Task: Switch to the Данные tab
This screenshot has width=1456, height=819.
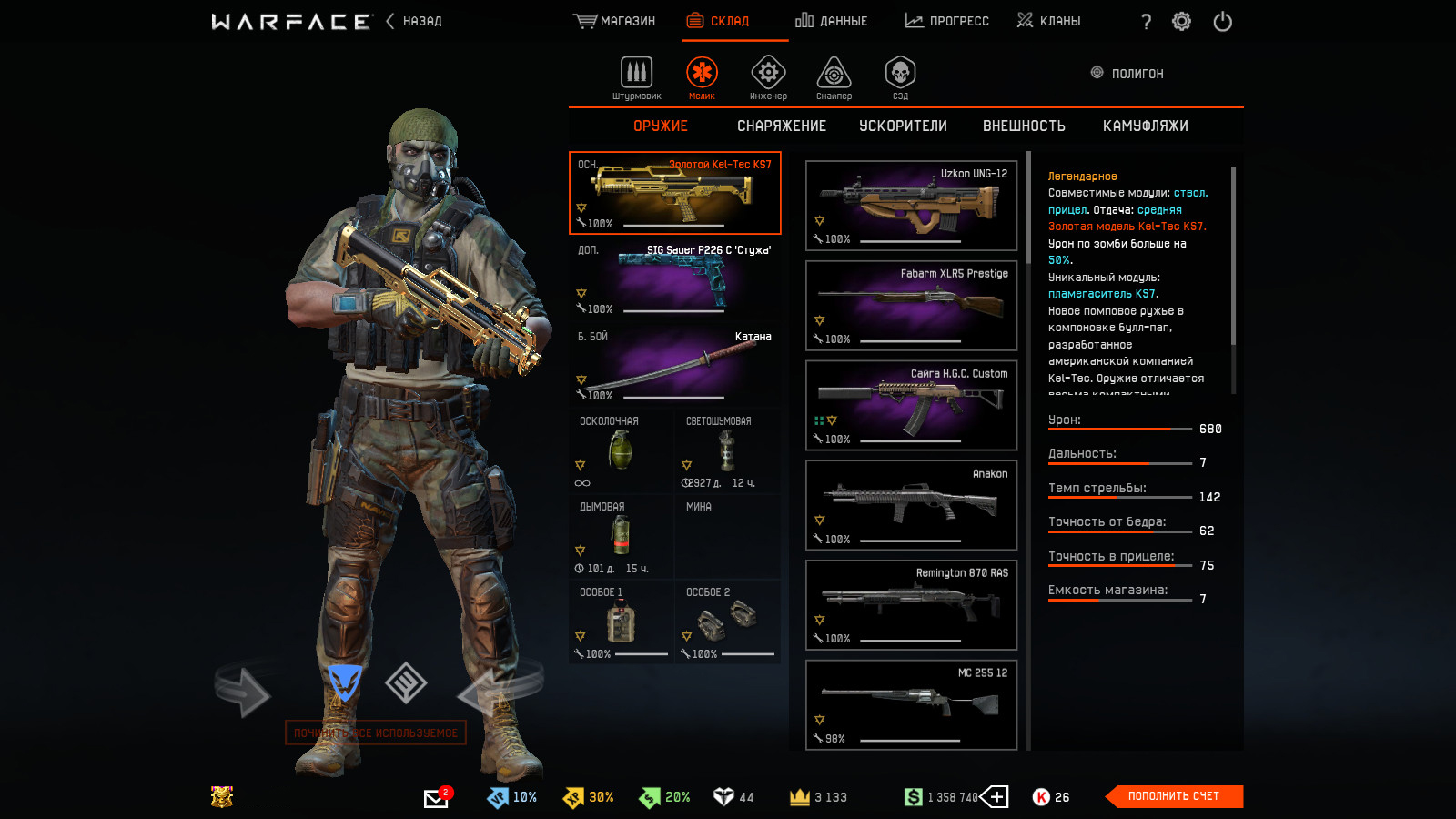Action: [x=832, y=21]
